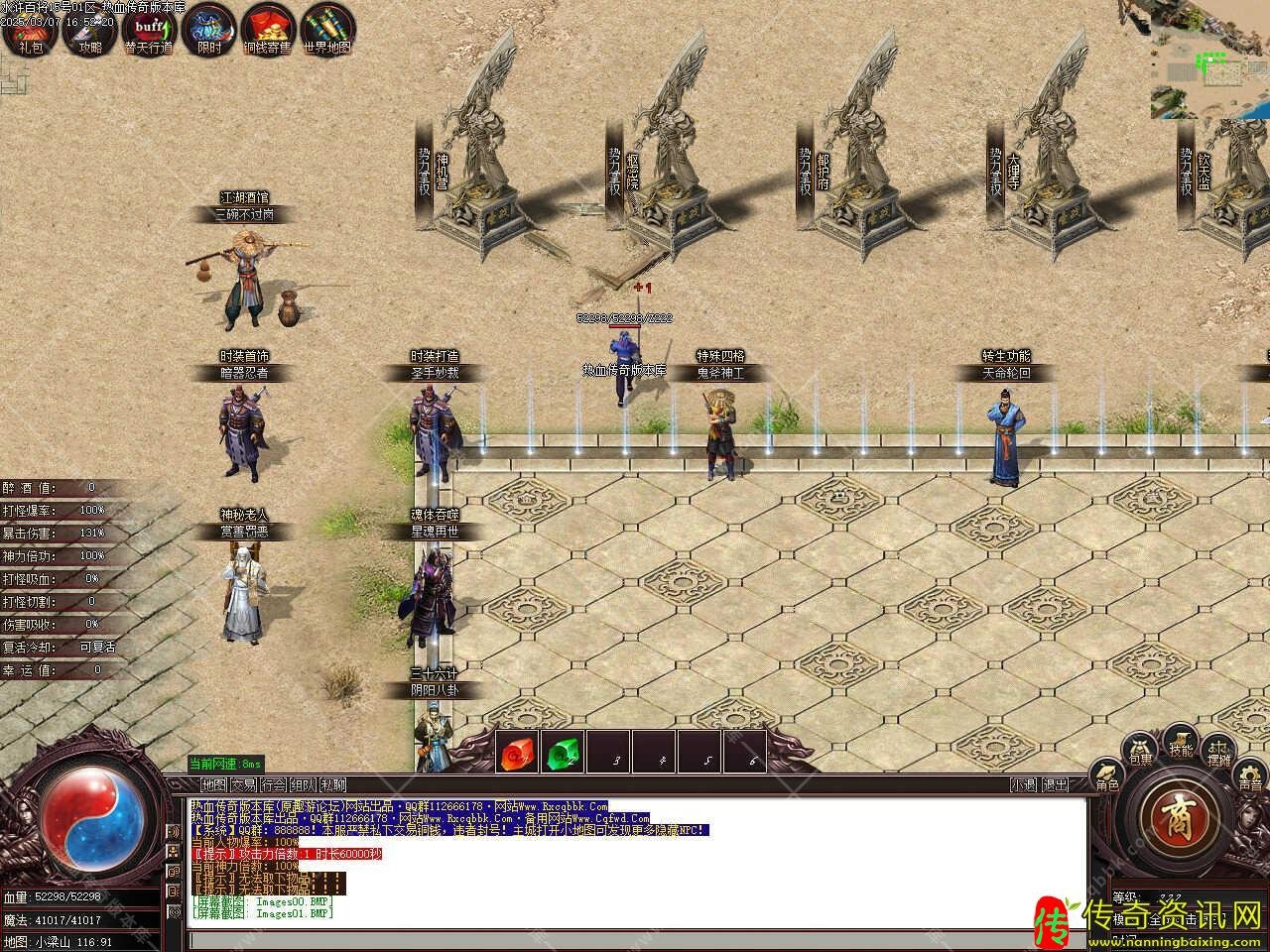
Task: Click the minimap in the corner
Action: click(1210, 59)
